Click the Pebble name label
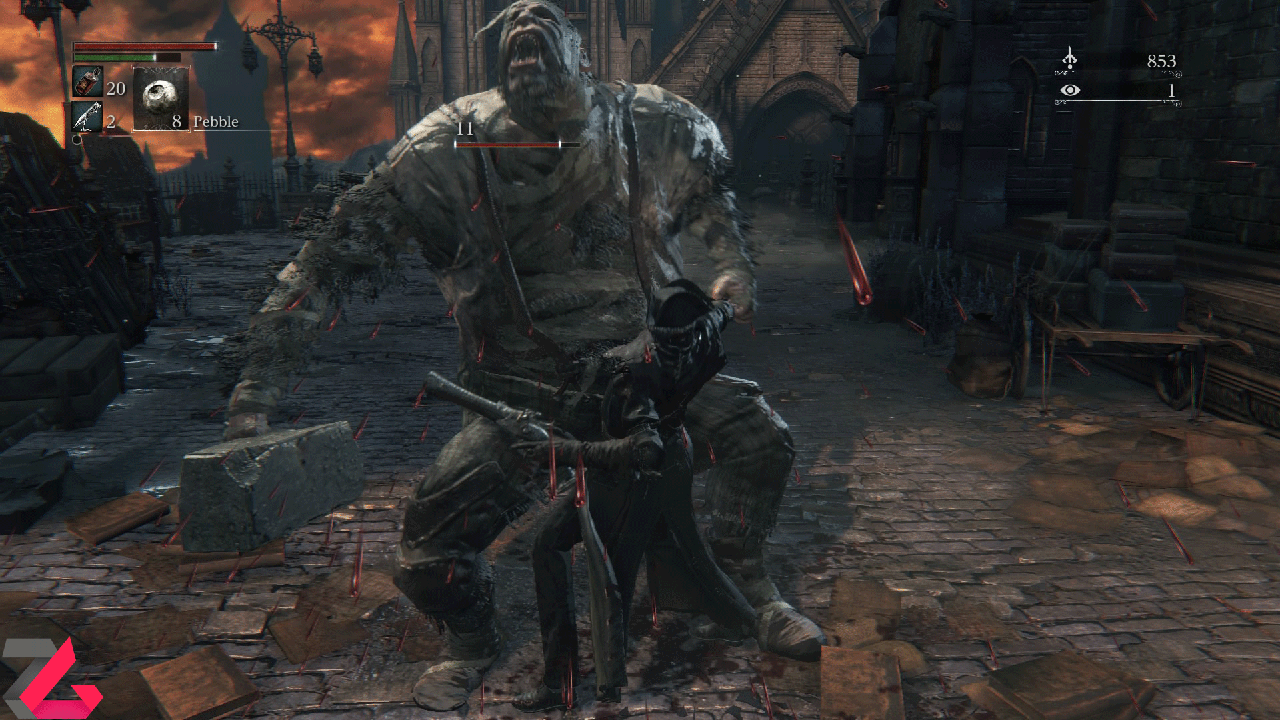1280x720 pixels. click(x=218, y=121)
